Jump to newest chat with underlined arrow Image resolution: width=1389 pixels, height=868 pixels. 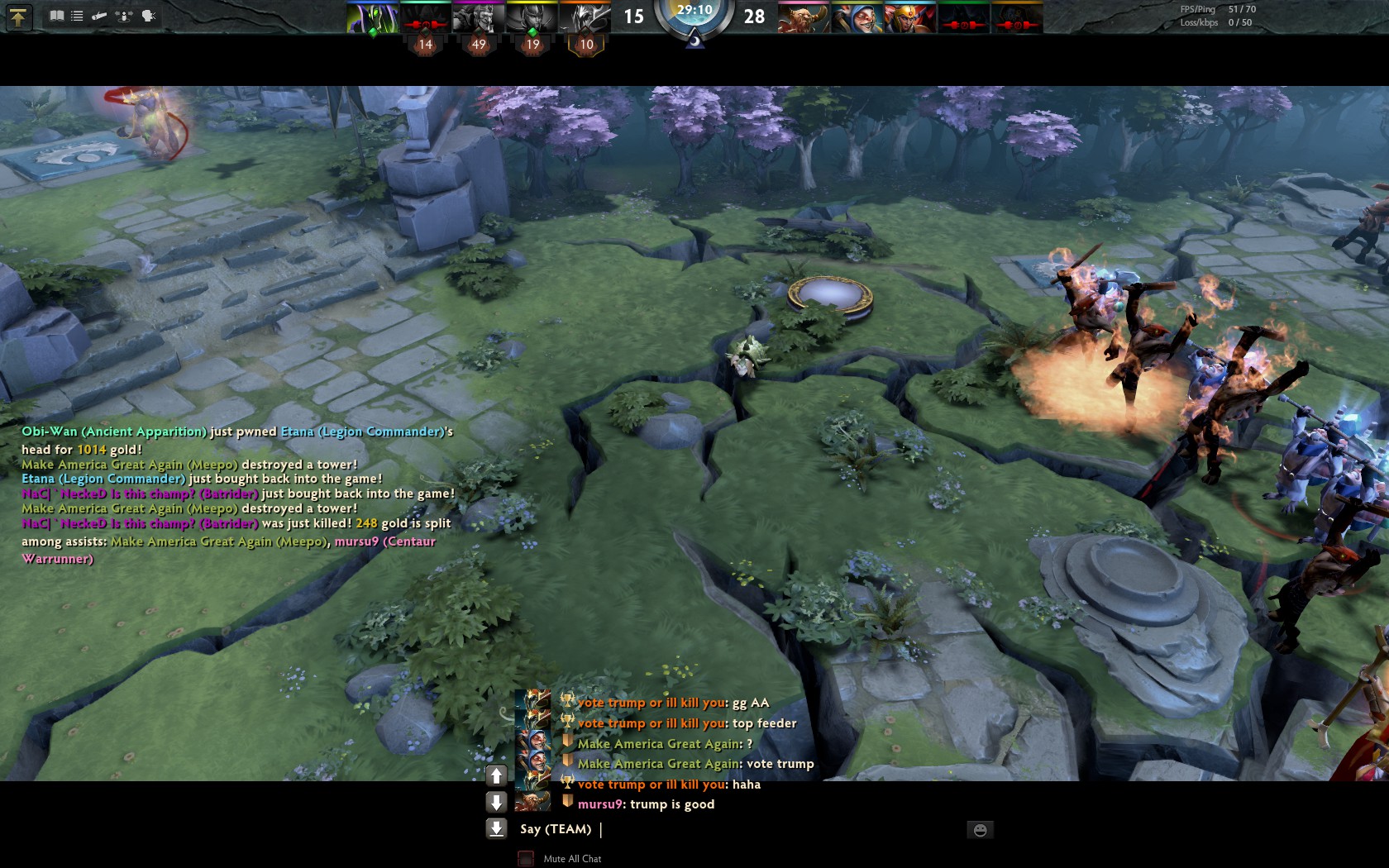pos(496,828)
